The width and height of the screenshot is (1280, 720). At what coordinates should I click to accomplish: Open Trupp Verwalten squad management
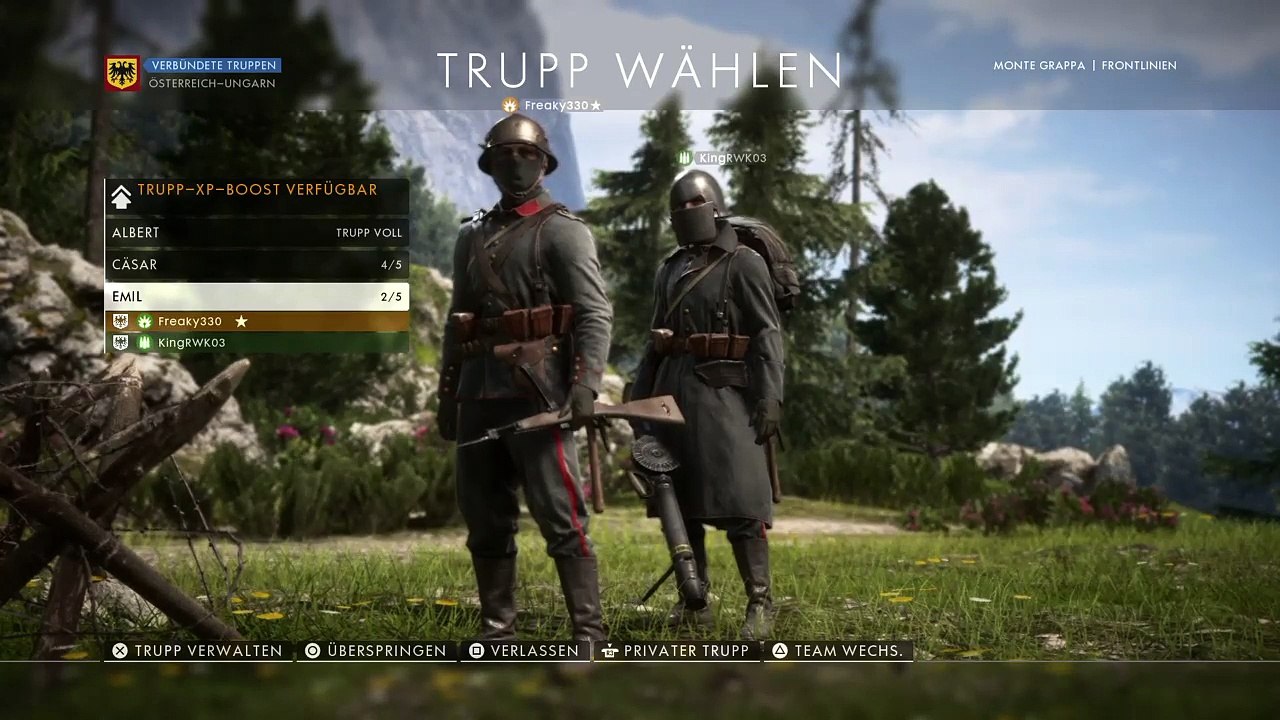point(198,651)
